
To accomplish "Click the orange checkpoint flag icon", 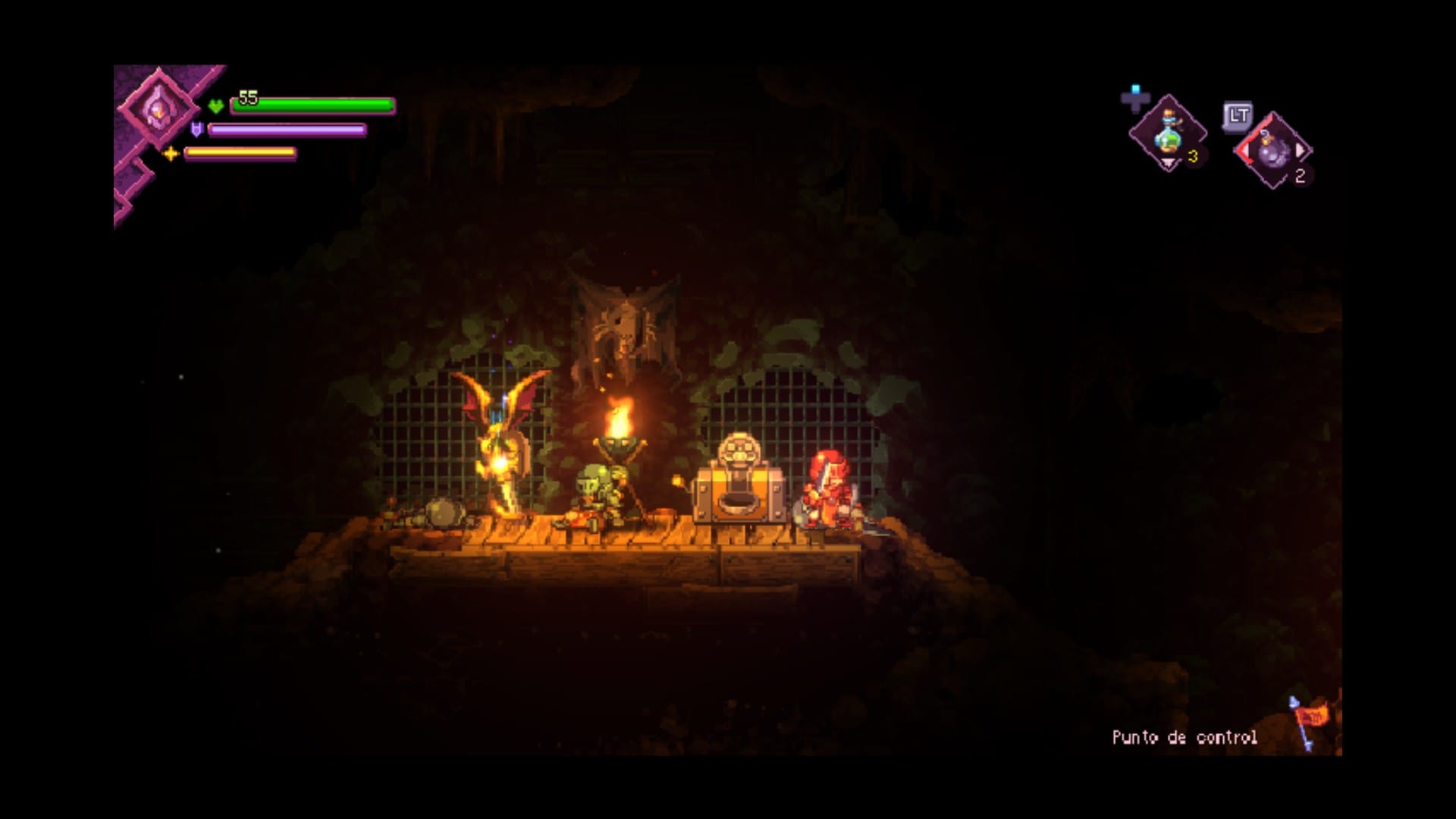I will click(1310, 718).
